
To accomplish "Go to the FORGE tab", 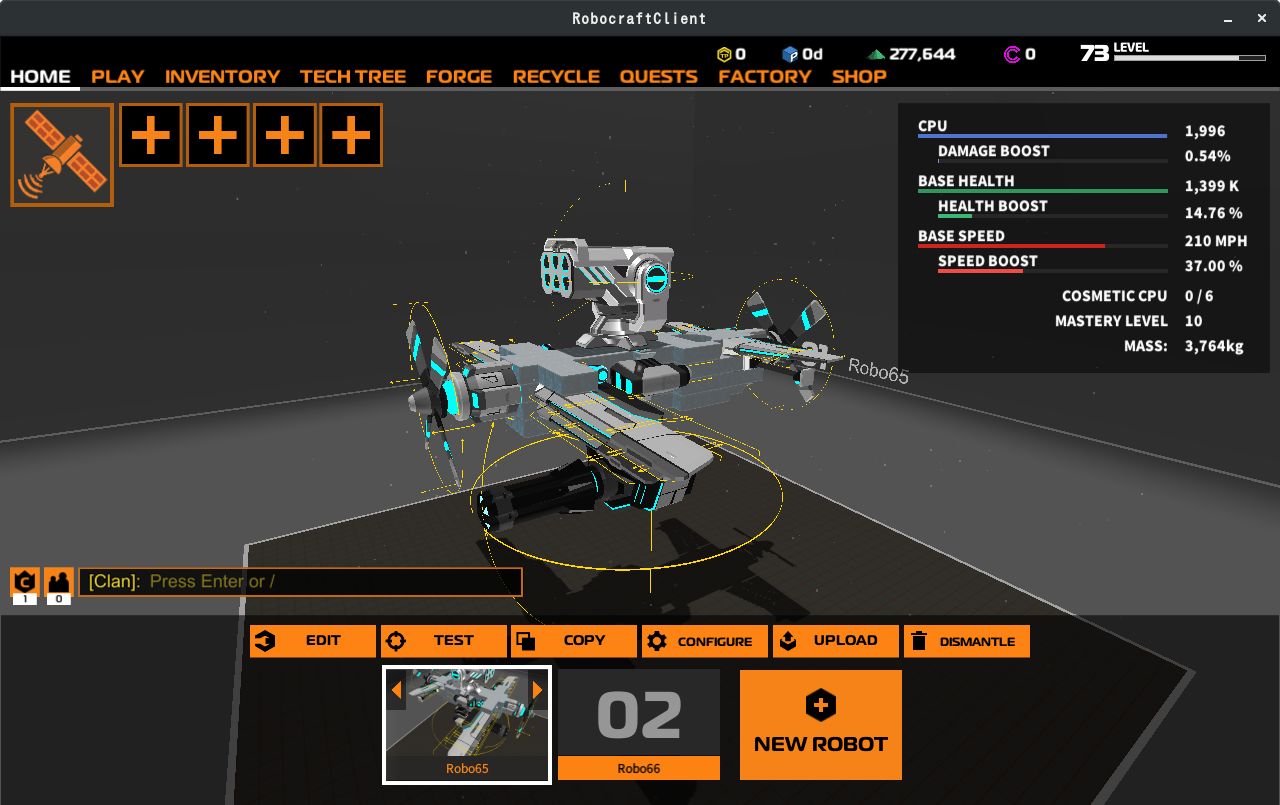I will click(459, 77).
